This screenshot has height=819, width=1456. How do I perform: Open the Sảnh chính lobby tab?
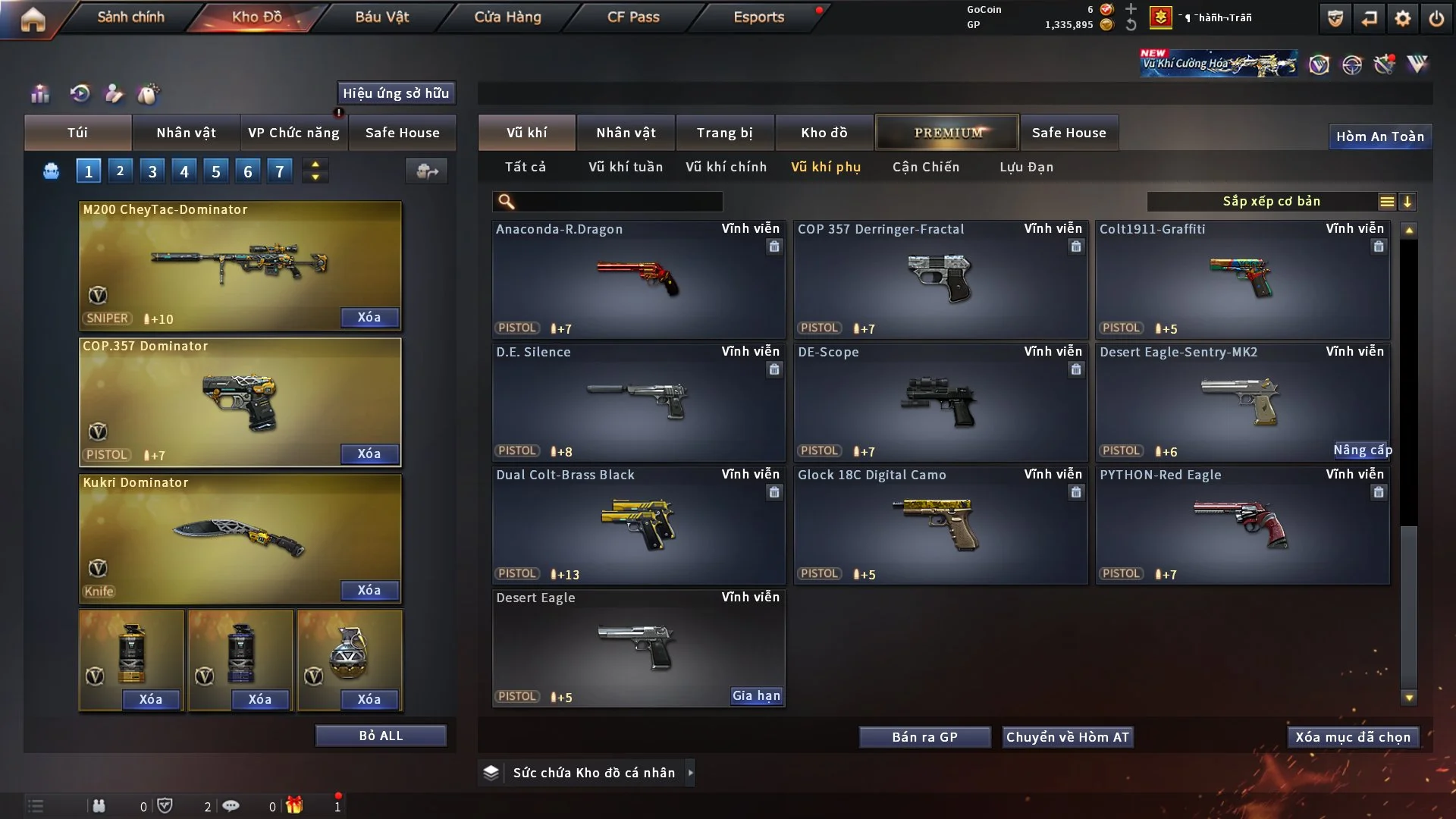coord(130,17)
